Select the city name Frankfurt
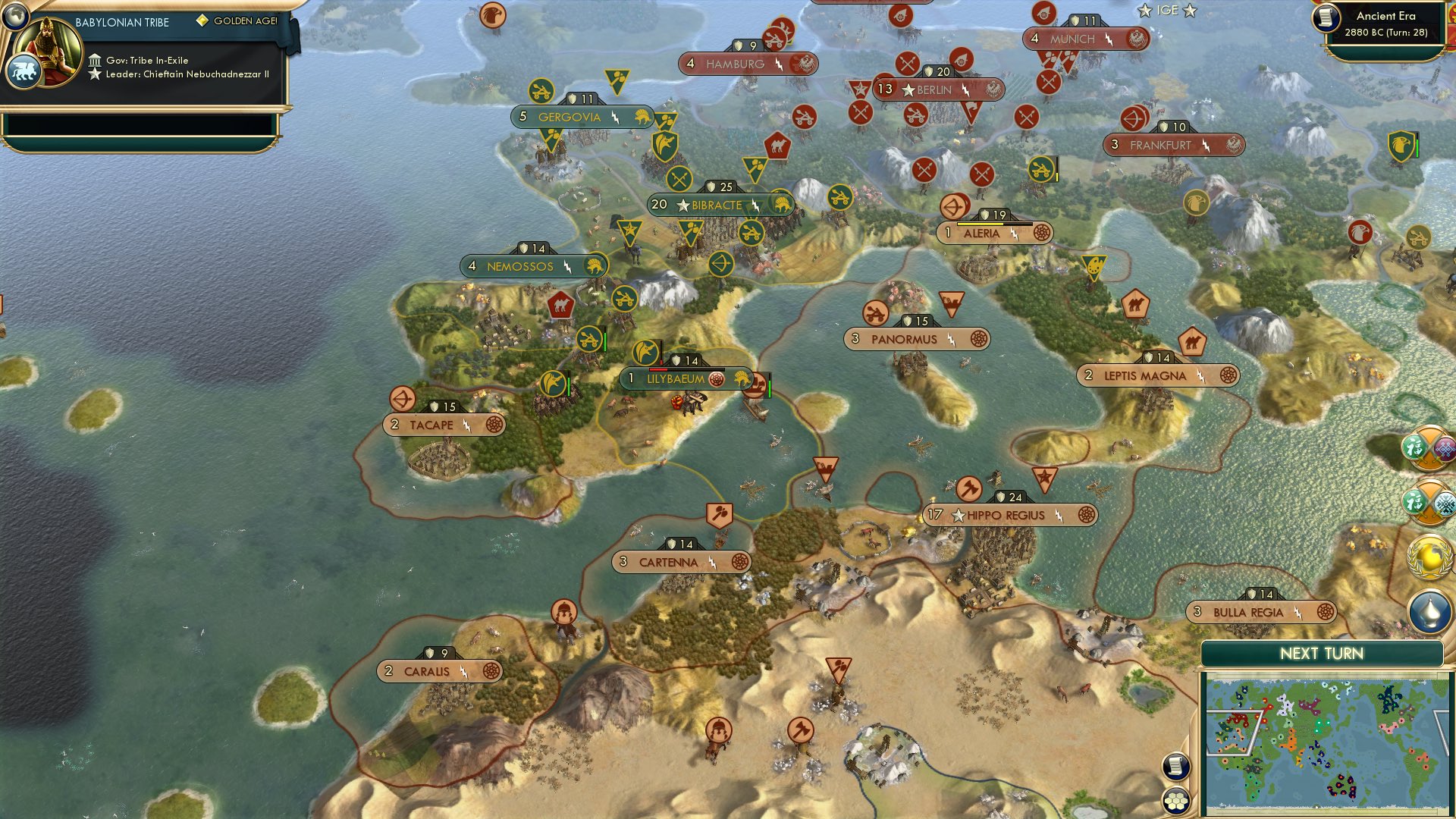This screenshot has height=819, width=1456. click(1159, 143)
